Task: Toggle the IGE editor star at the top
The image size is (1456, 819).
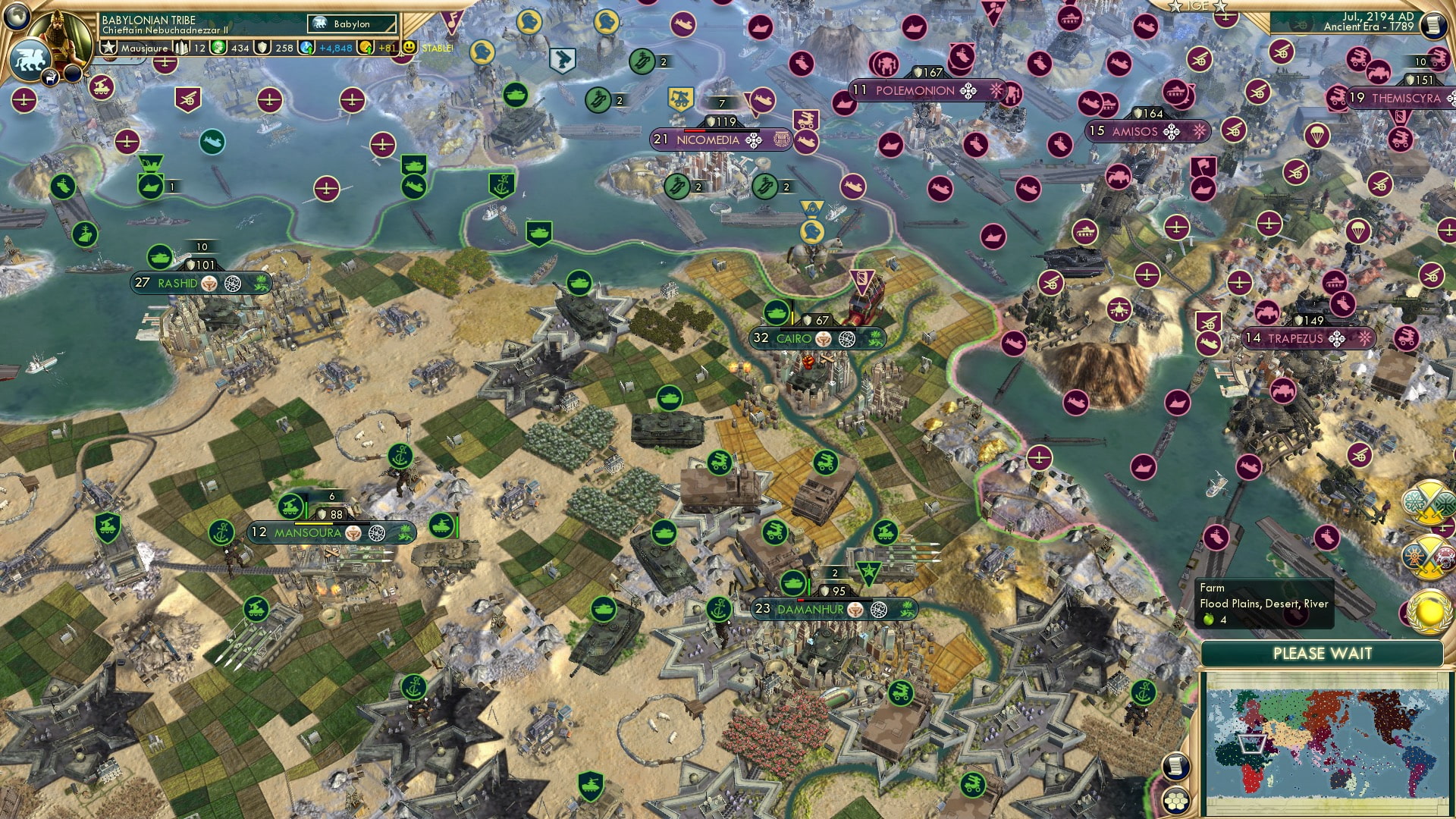Action: pyautogui.click(x=1175, y=7)
